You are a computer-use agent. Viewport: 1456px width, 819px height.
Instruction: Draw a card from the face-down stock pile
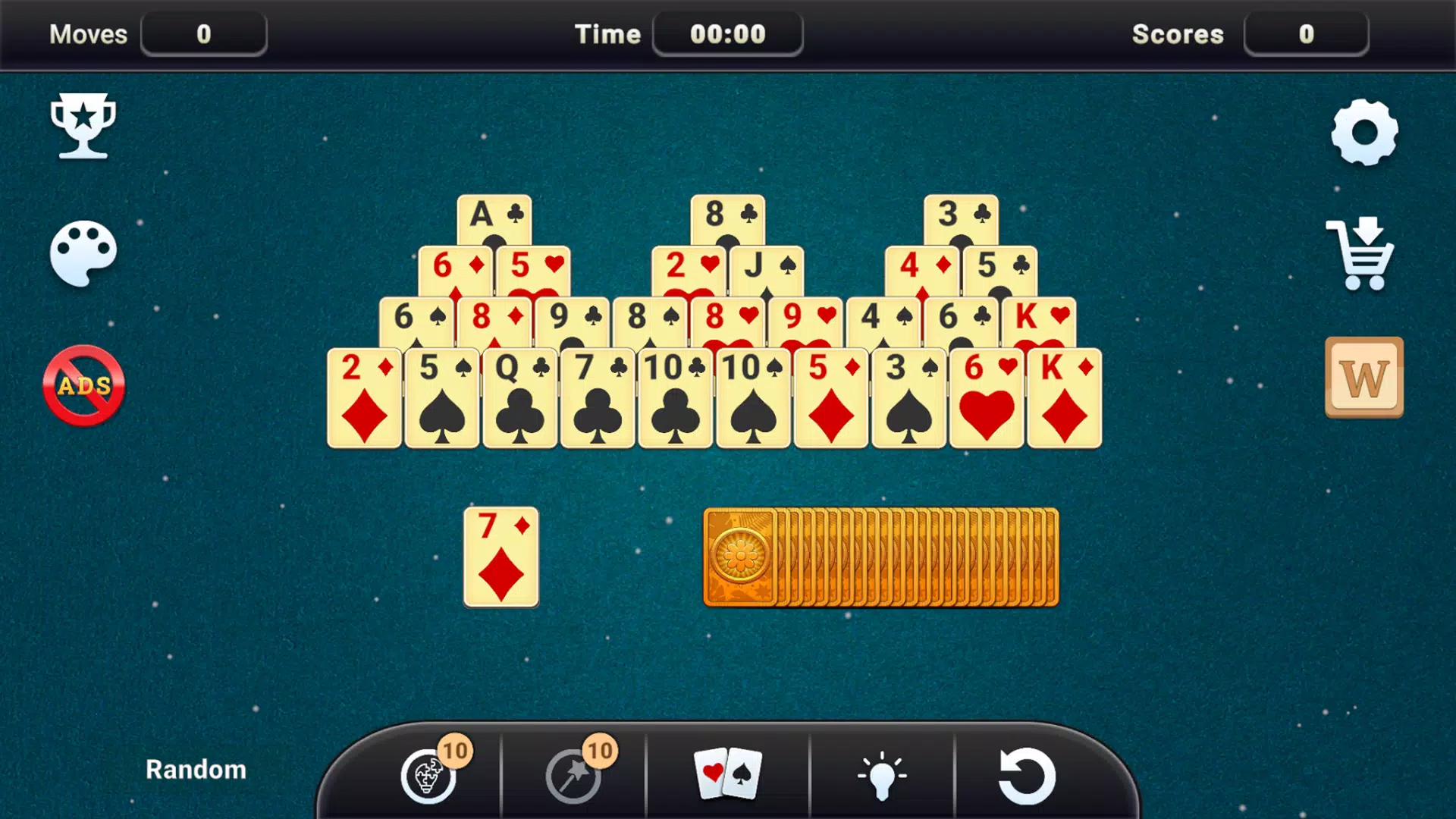pyautogui.click(x=880, y=559)
